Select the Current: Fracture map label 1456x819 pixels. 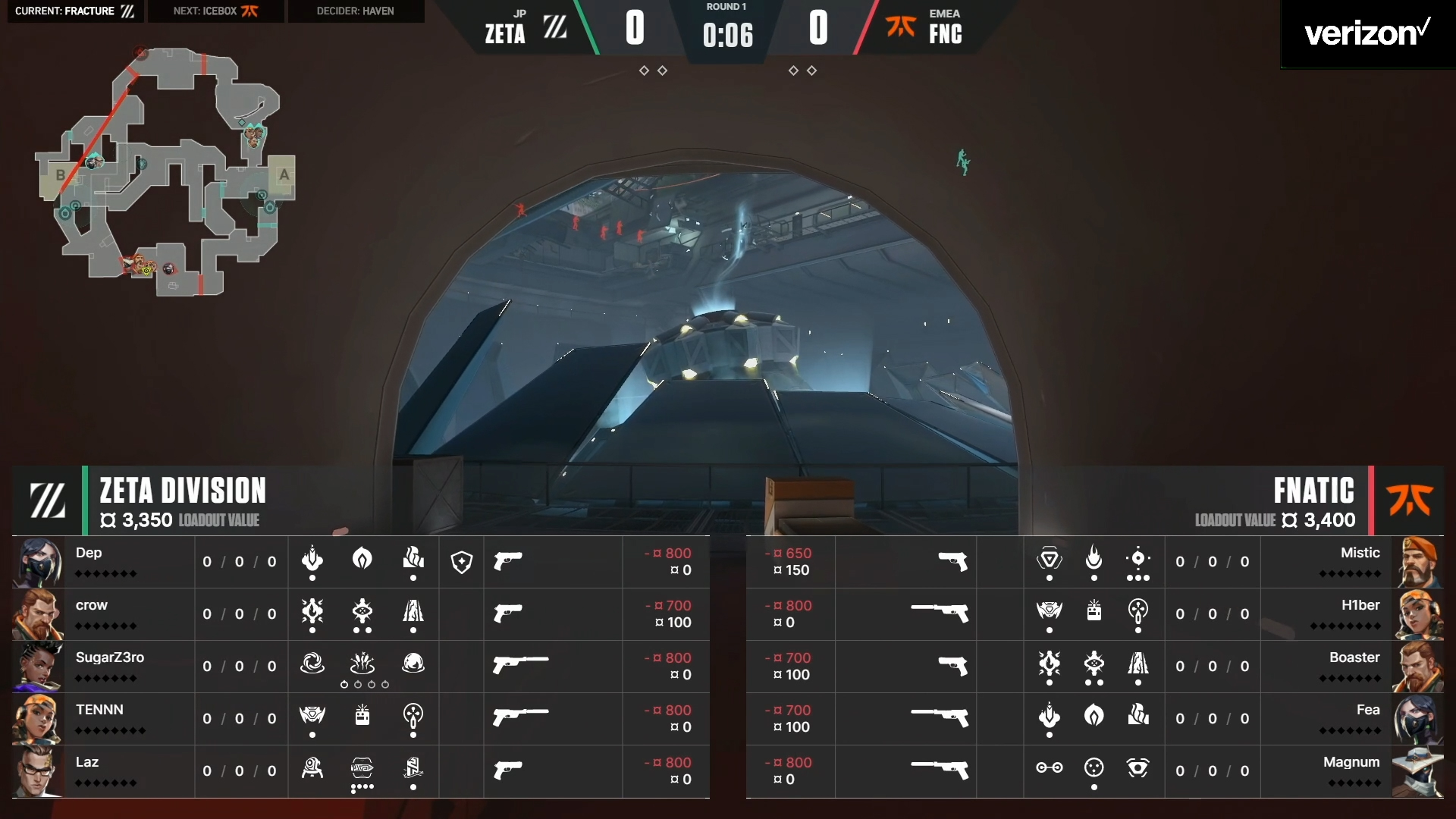[75, 11]
